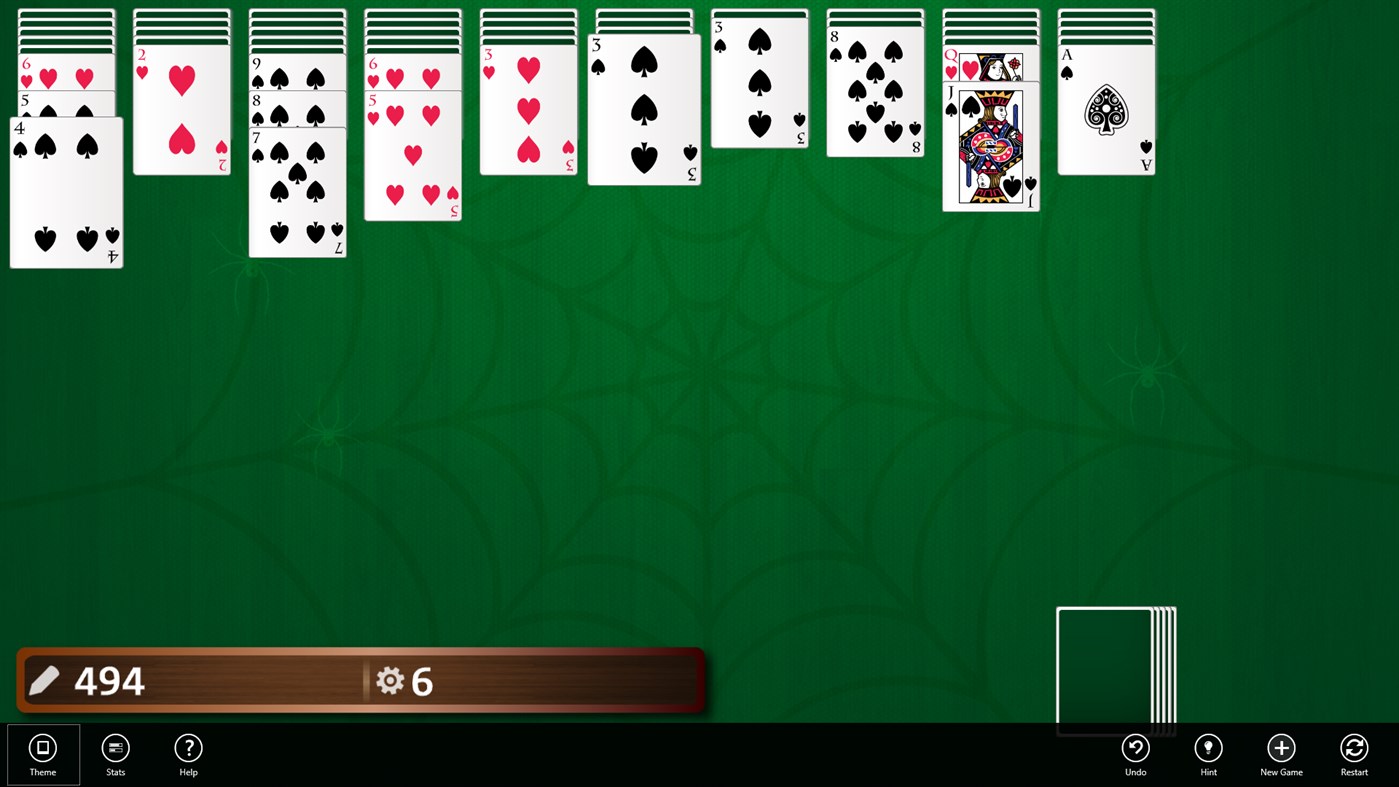Select the Jack of Spades
Viewport: 1399px width, 787px height.
990,150
